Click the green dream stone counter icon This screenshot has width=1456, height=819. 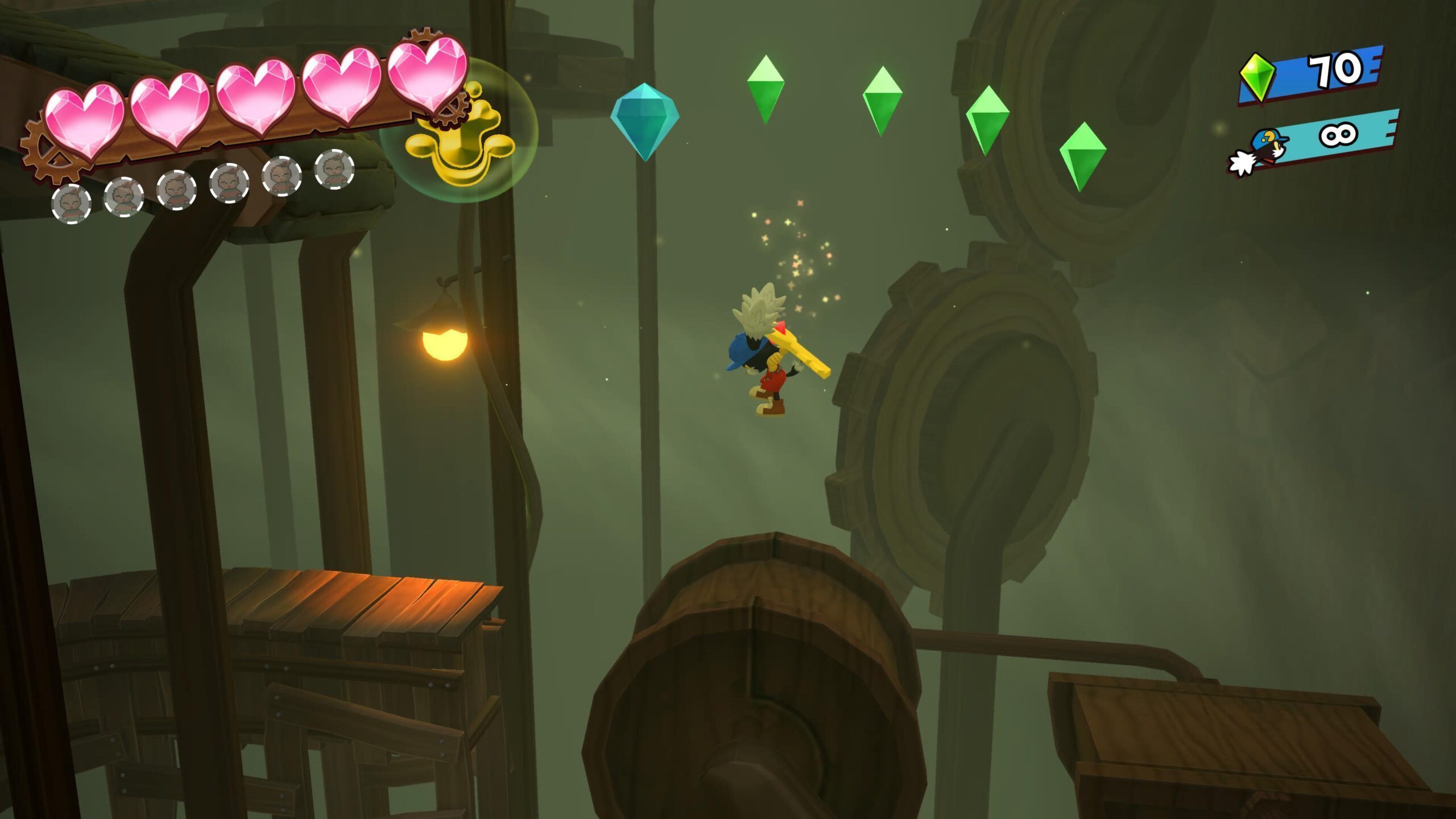pyautogui.click(x=1257, y=78)
